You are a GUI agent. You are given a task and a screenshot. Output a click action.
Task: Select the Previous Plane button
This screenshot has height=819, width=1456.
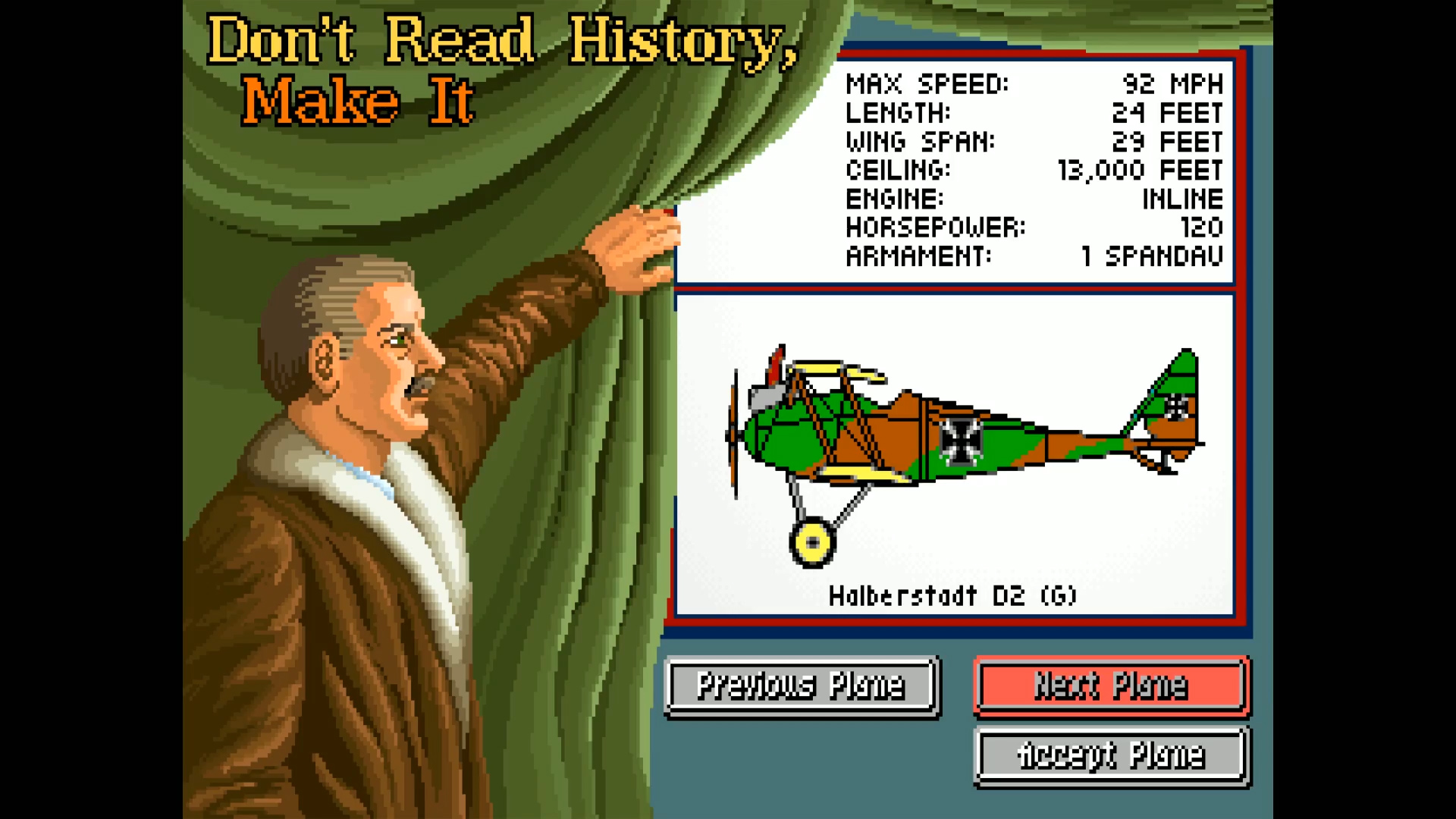tap(800, 685)
